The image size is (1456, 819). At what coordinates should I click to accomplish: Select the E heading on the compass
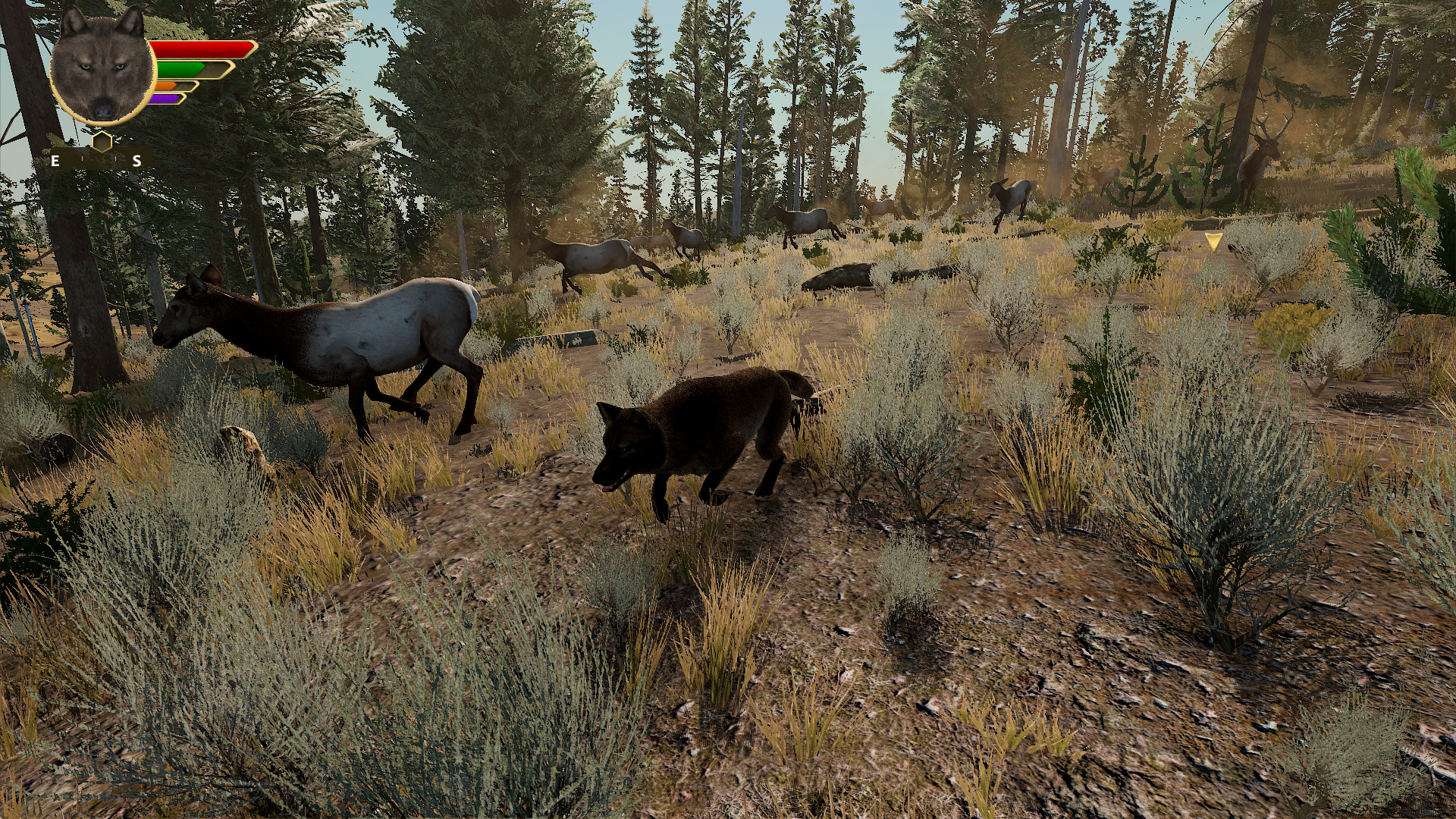tap(55, 161)
